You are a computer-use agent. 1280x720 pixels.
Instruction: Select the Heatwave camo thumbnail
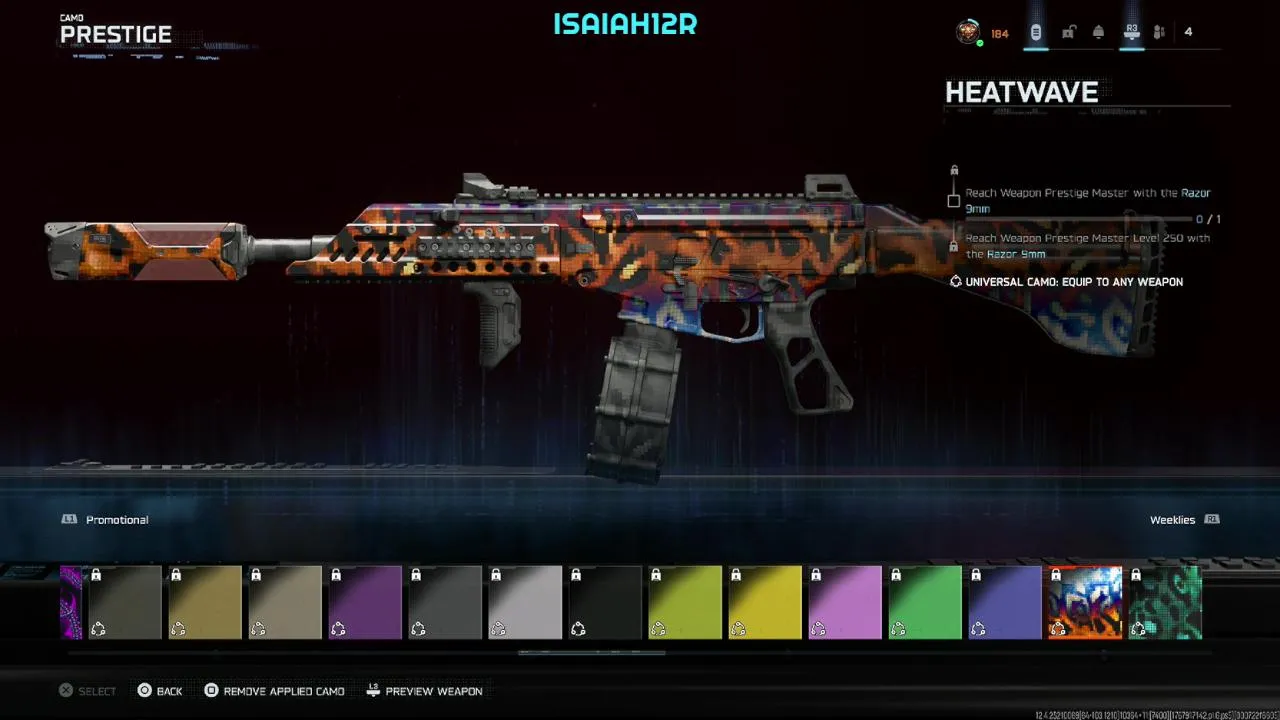click(1085, 602)
